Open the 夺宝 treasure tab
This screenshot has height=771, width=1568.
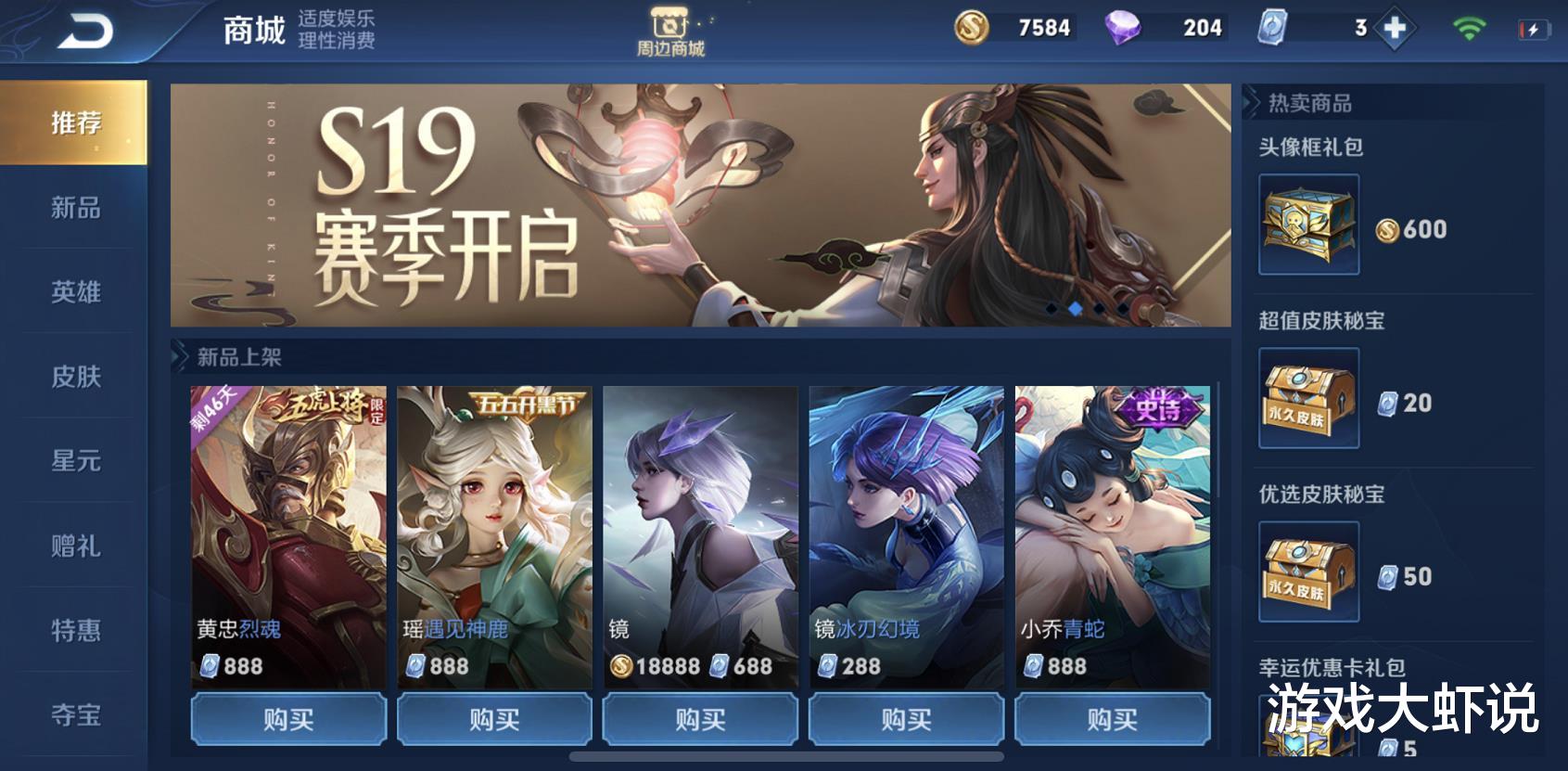[x=75, y=715]
